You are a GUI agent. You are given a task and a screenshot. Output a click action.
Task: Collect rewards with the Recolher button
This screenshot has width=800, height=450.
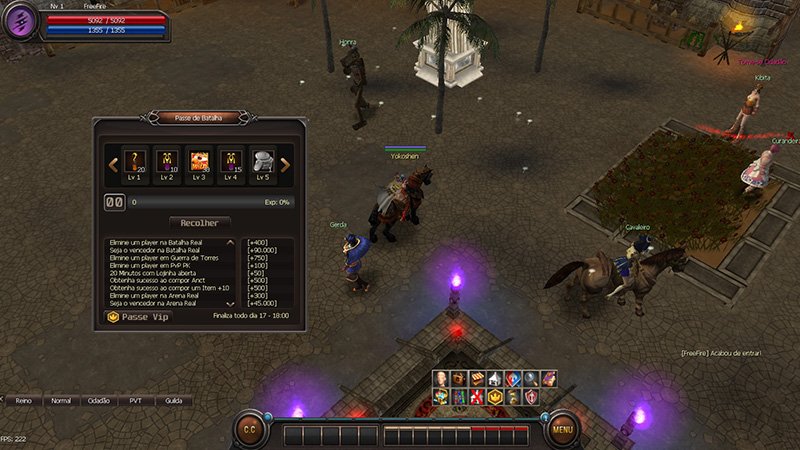200,222
